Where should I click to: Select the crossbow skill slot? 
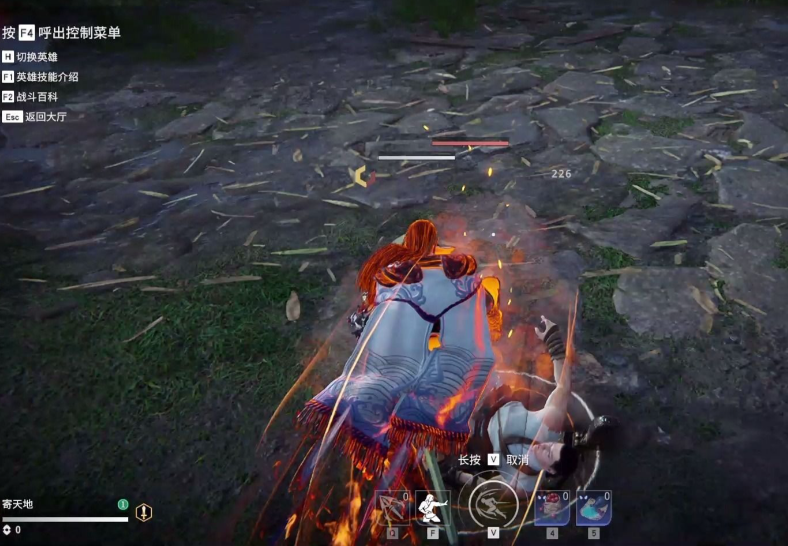click(392, 508)
